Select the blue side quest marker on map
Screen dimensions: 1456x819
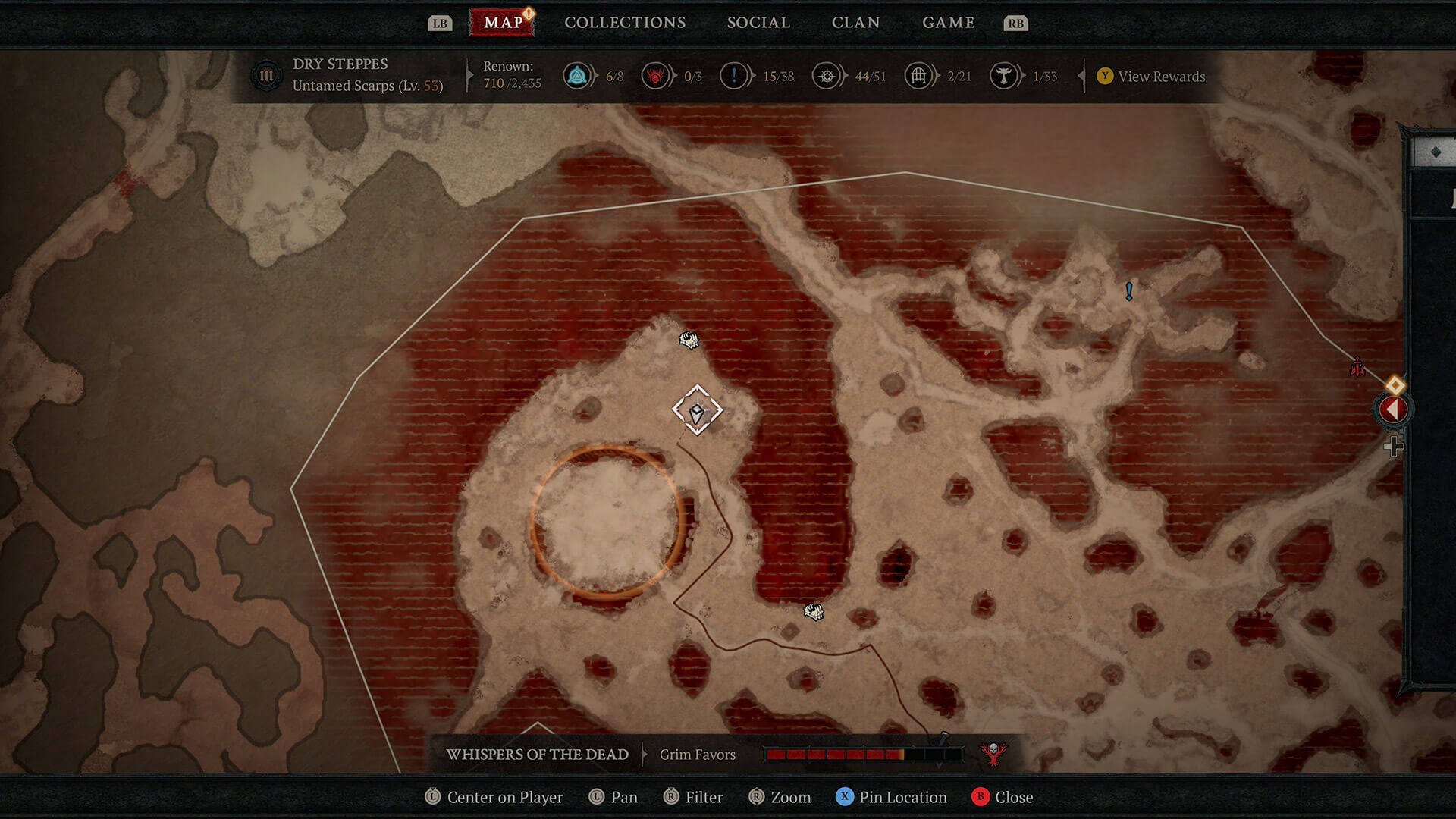(1128, 291)
